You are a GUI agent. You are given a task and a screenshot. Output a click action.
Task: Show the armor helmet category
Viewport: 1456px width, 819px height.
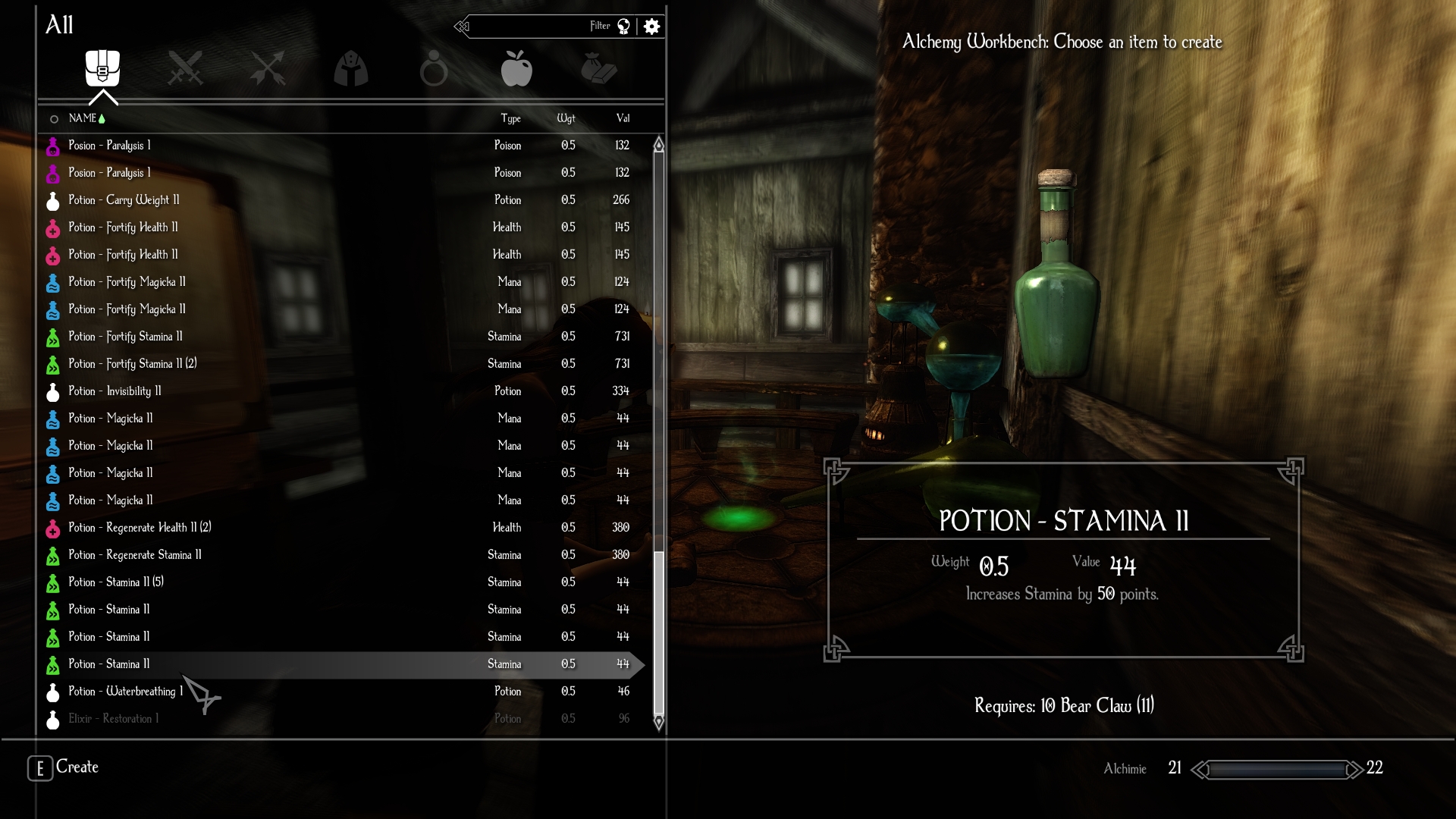pyautogui.click(x=351, y=69)
